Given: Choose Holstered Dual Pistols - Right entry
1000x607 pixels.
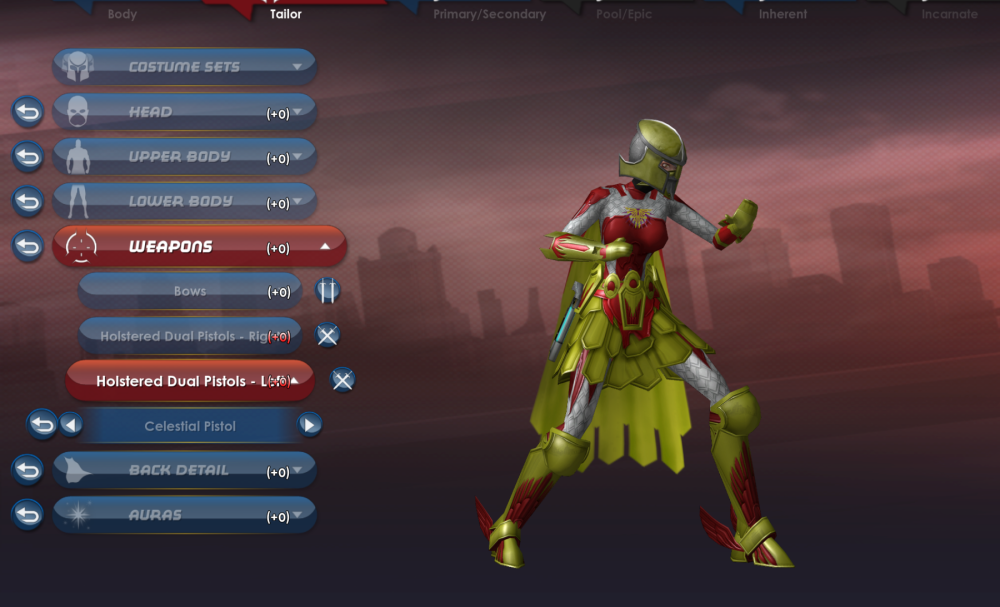Looking at the screenshot, I should click(x=189, y=336).
